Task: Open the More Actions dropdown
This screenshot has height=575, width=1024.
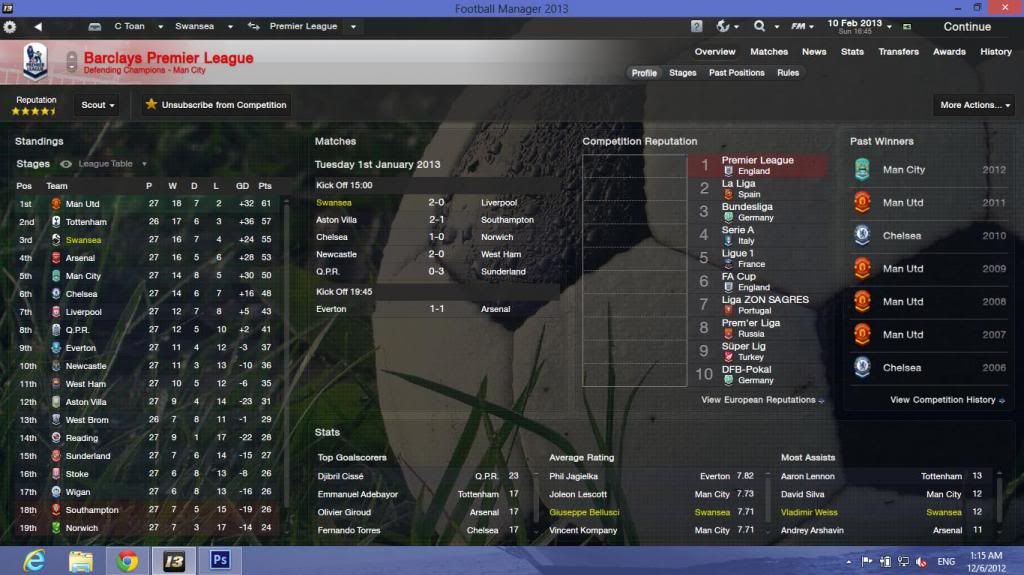Action: coord(972,105)
